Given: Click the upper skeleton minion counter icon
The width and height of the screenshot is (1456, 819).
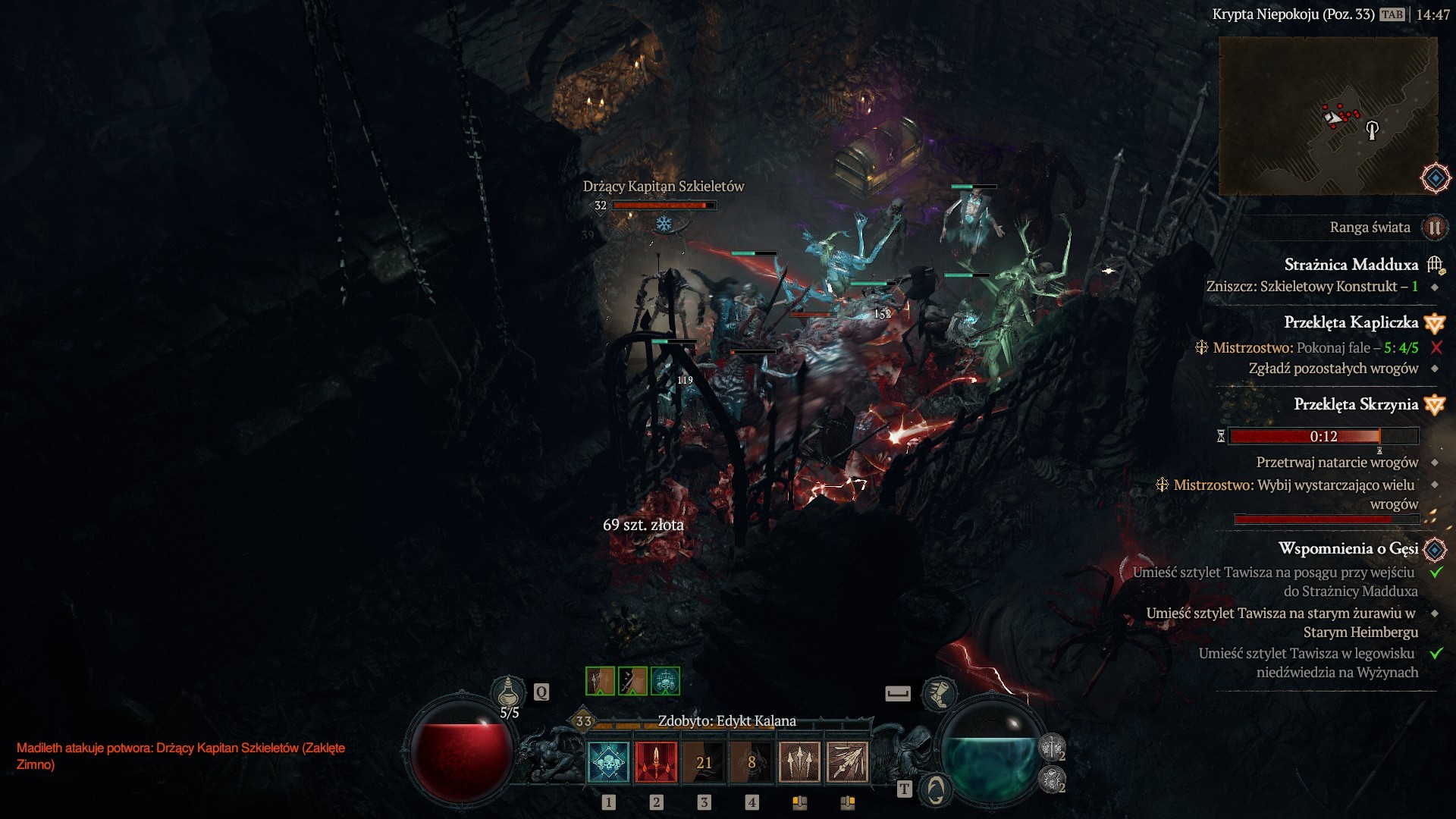Looking at the screenshot, I should (x=1052, y=748).
